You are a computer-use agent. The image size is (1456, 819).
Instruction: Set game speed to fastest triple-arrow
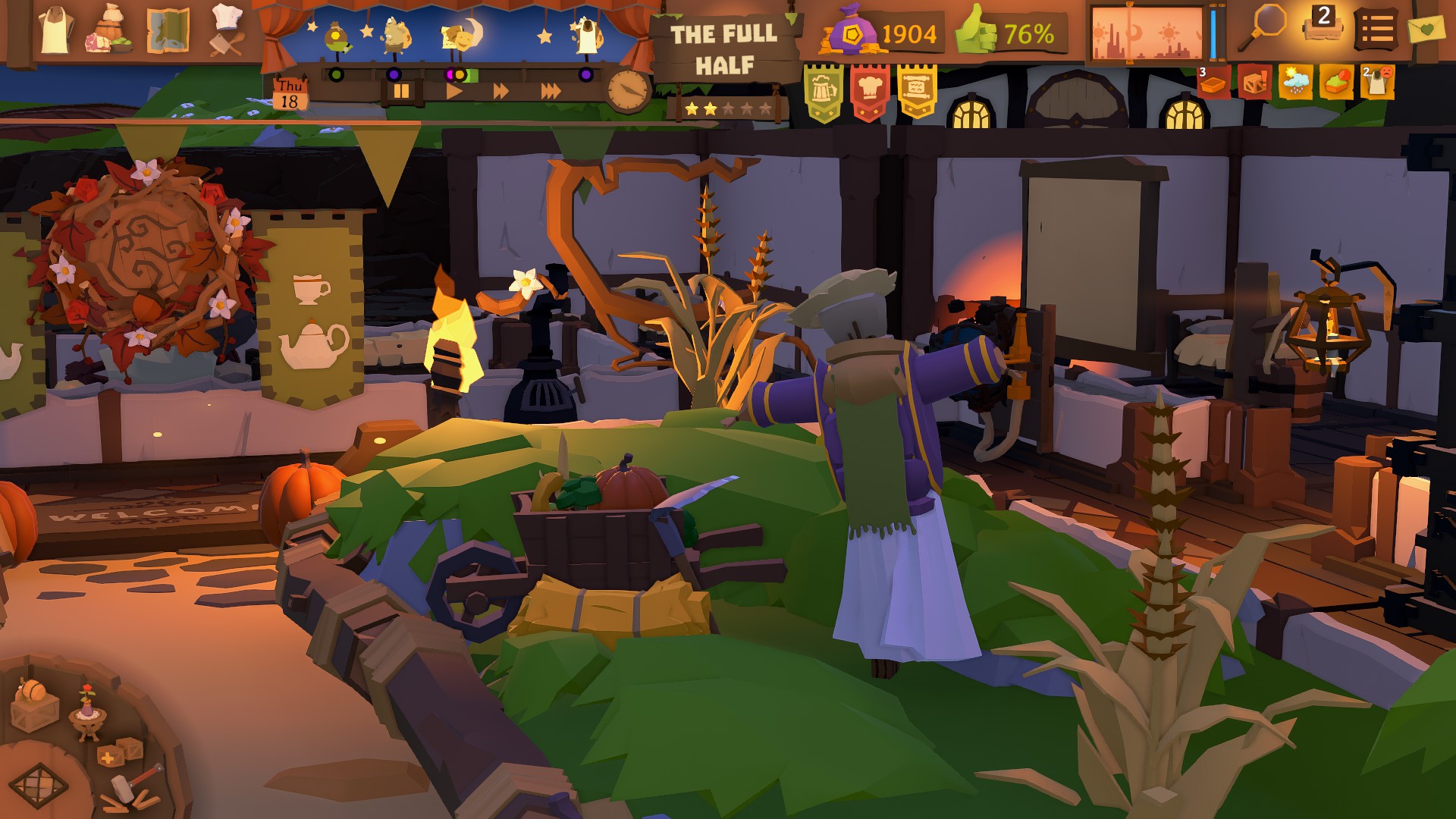pyautogui.click(x=551, y=91)
